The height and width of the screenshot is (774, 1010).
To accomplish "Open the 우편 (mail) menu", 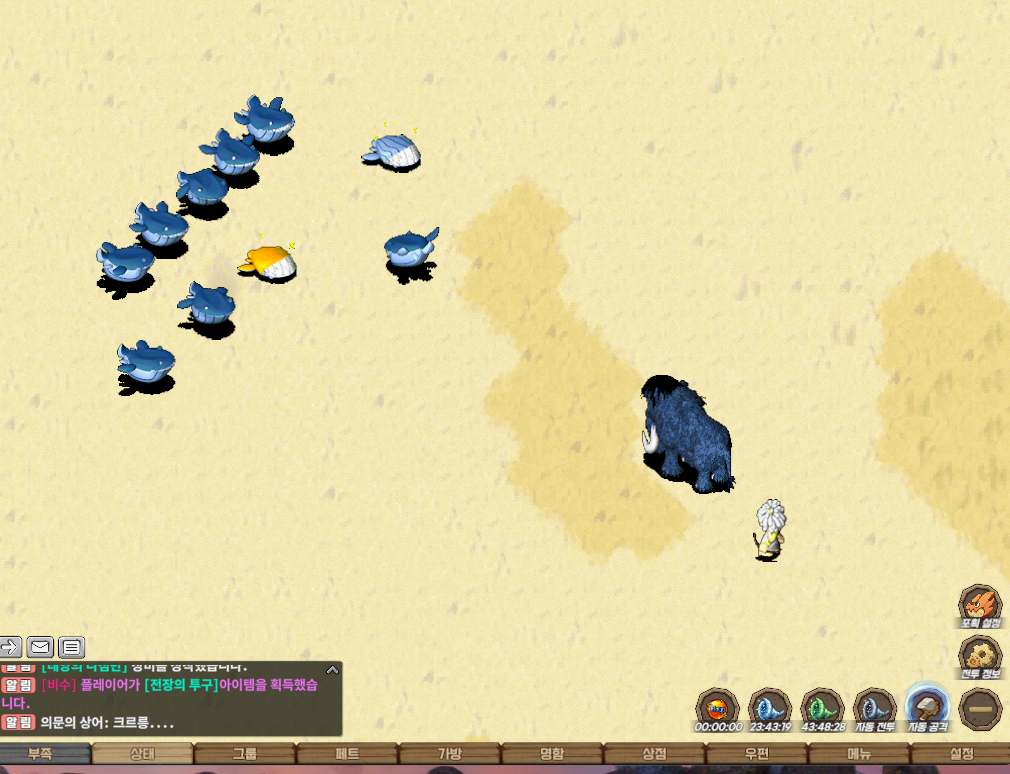I will (x=756, y=753).
